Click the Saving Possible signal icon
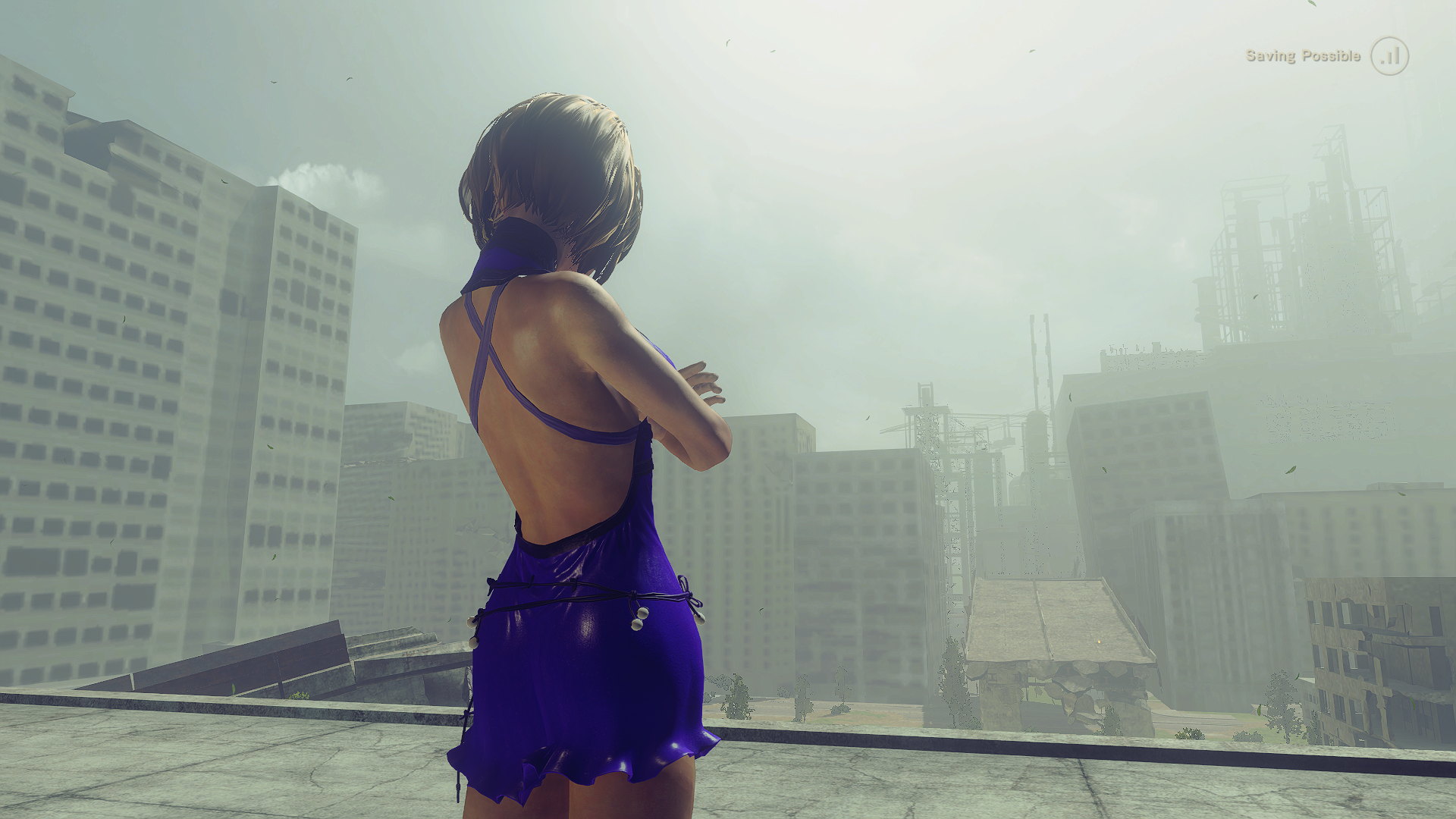Viewport: 1456px width, 819px height. point(1389,56)
